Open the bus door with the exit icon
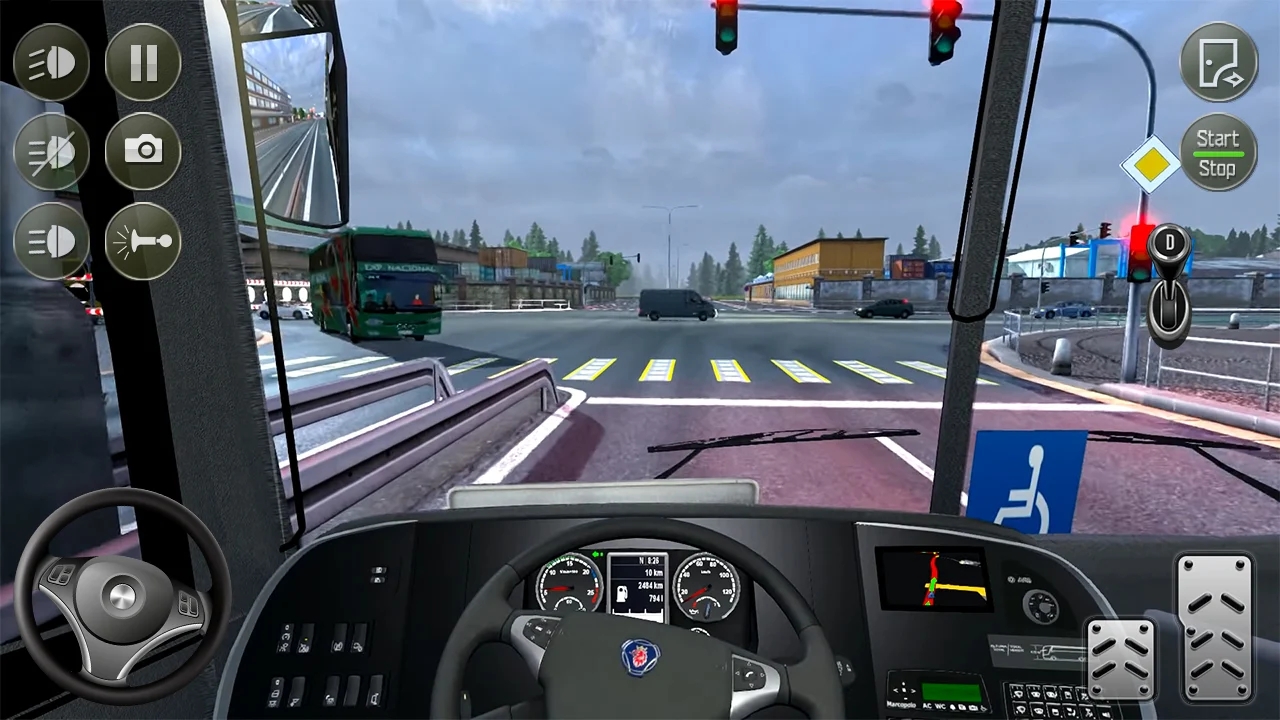Image resolution: width=1280 pixels, height=720 pixels. tap(1218, 62)
